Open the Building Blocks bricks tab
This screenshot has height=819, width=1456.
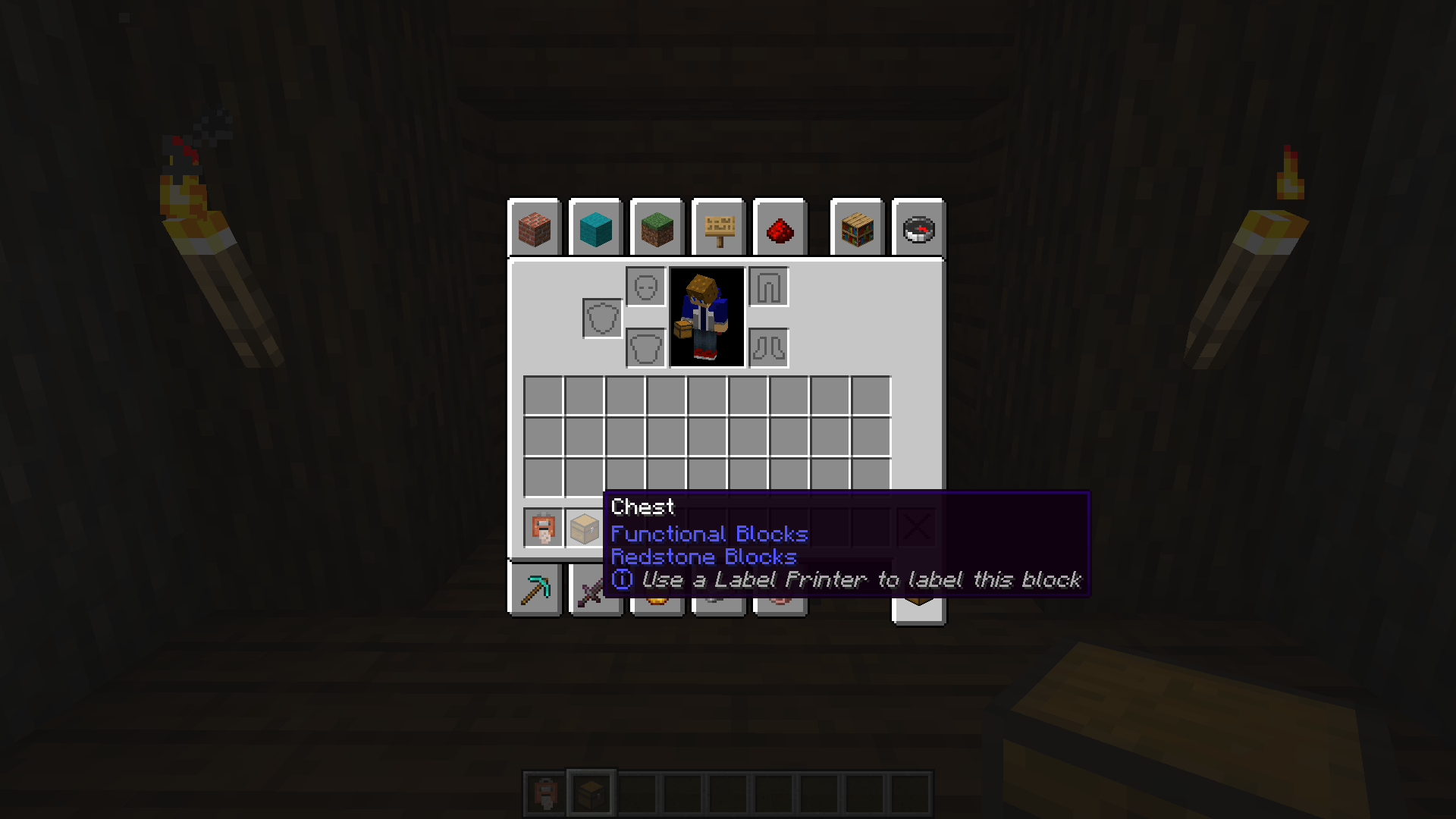coord(535,228)
